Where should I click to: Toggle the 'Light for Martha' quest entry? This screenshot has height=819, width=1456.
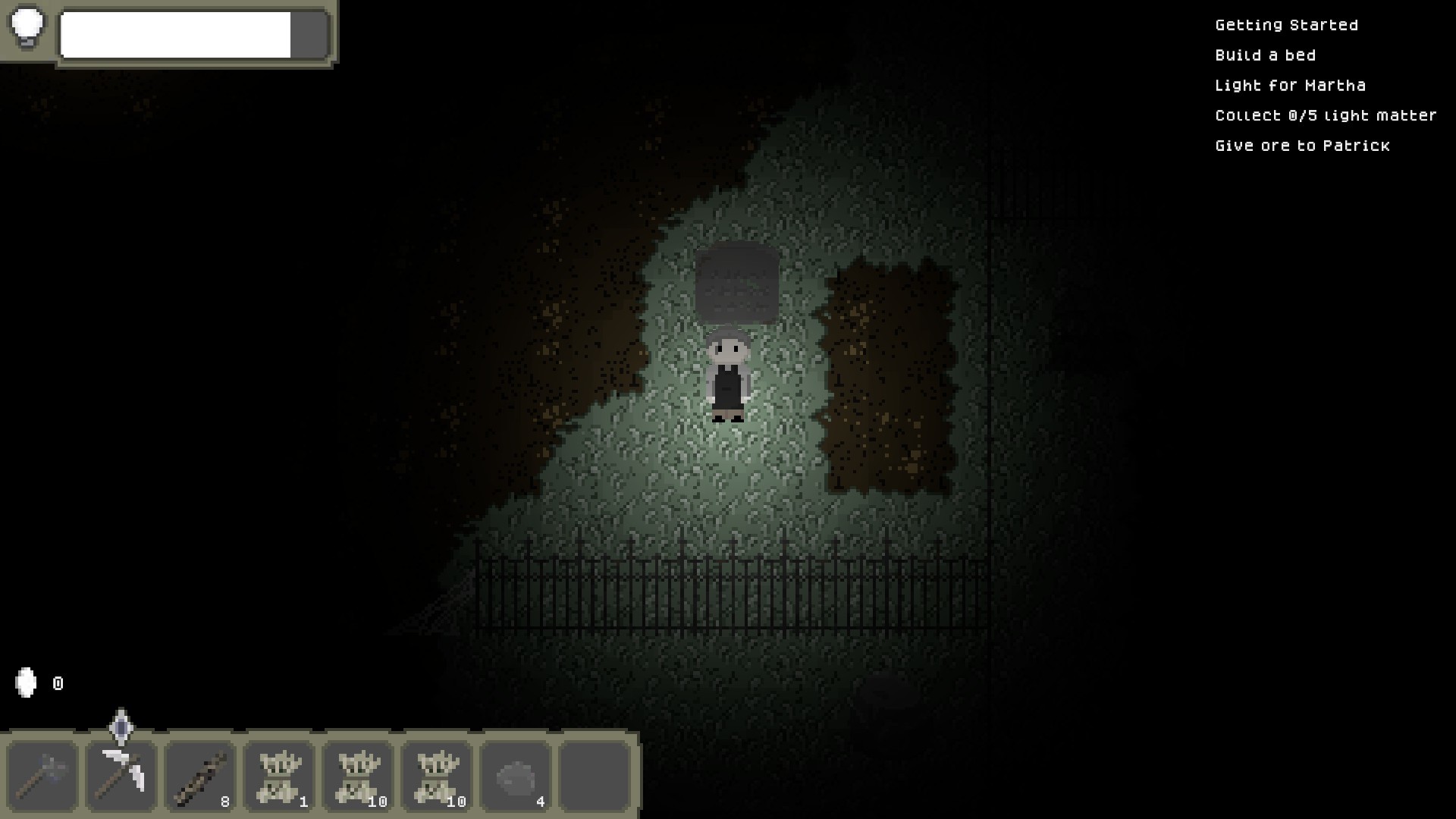pyautogui.click(x=1291, y=85)
